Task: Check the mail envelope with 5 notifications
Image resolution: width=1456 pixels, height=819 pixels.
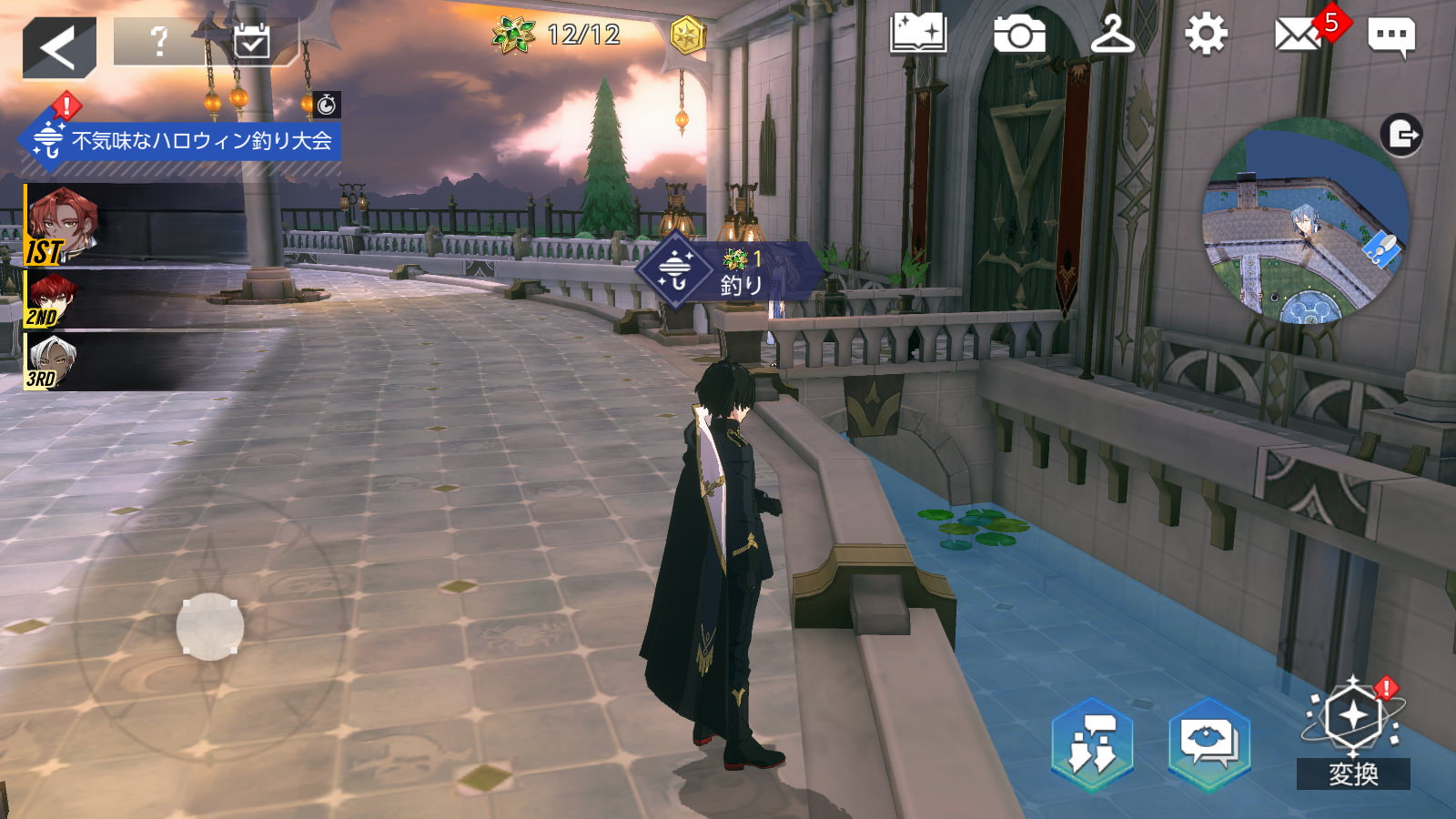Action: click(x=1299, y=35)
